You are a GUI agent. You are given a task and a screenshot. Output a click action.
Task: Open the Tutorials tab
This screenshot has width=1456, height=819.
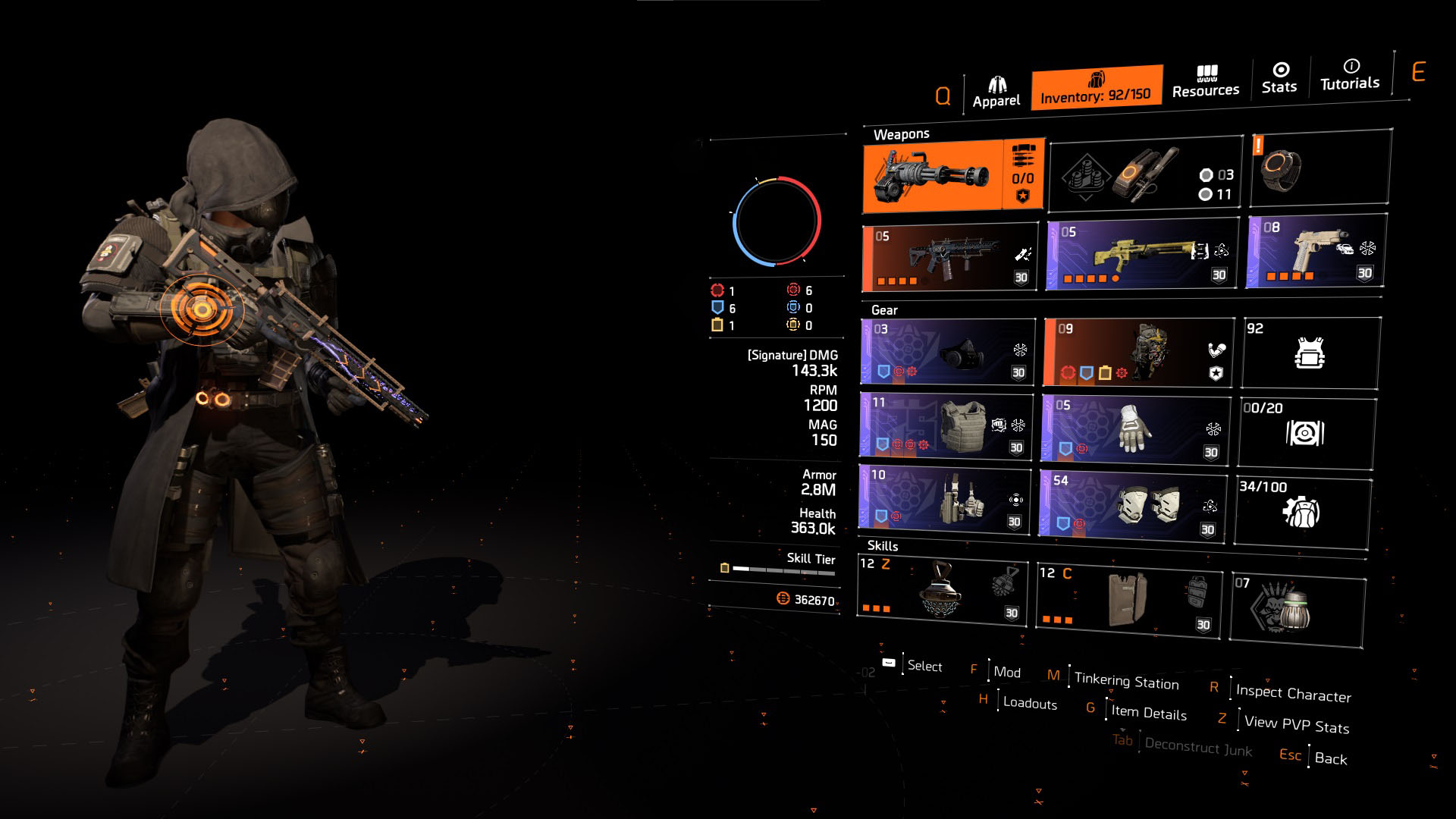[x=1350, y=76]
